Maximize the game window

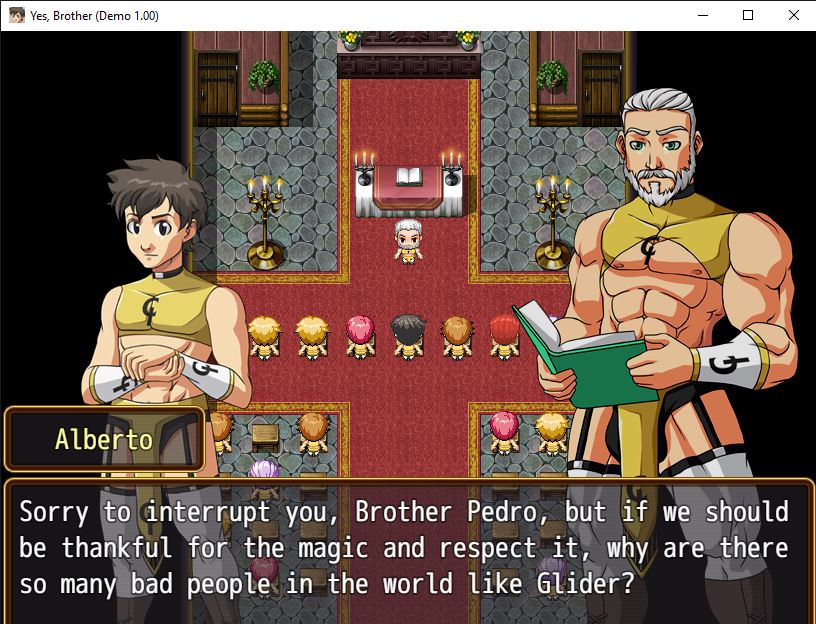(747, 15)
